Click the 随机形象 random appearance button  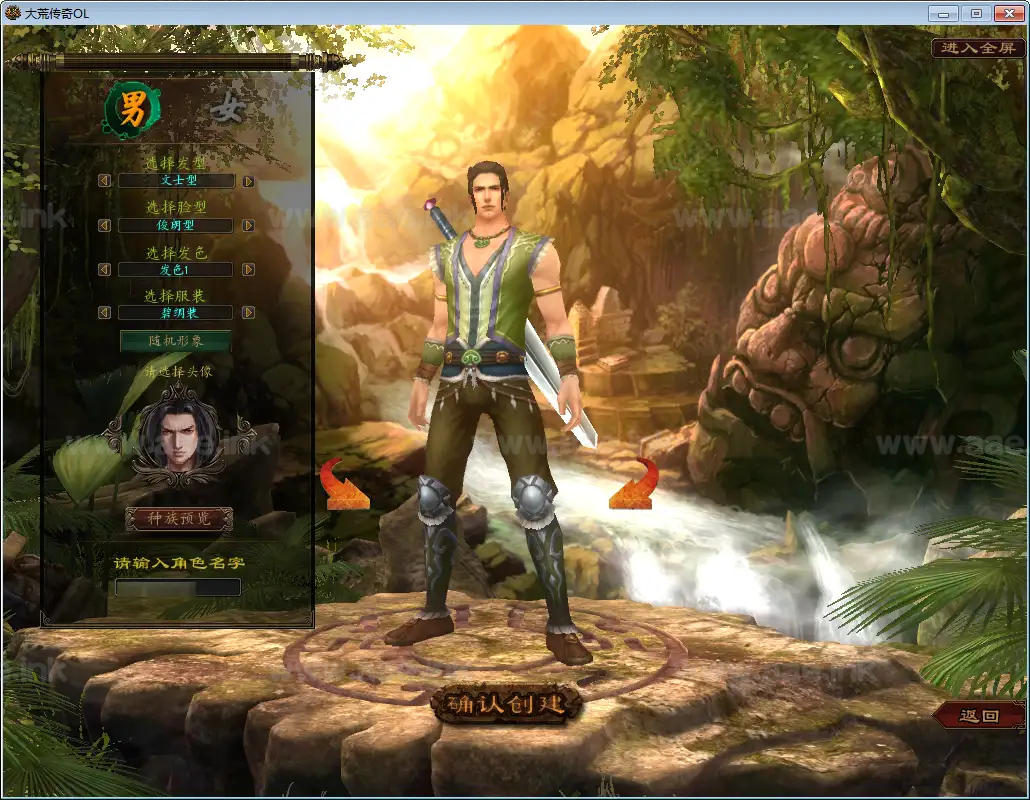pyautogui.click(x=175, y=341)
